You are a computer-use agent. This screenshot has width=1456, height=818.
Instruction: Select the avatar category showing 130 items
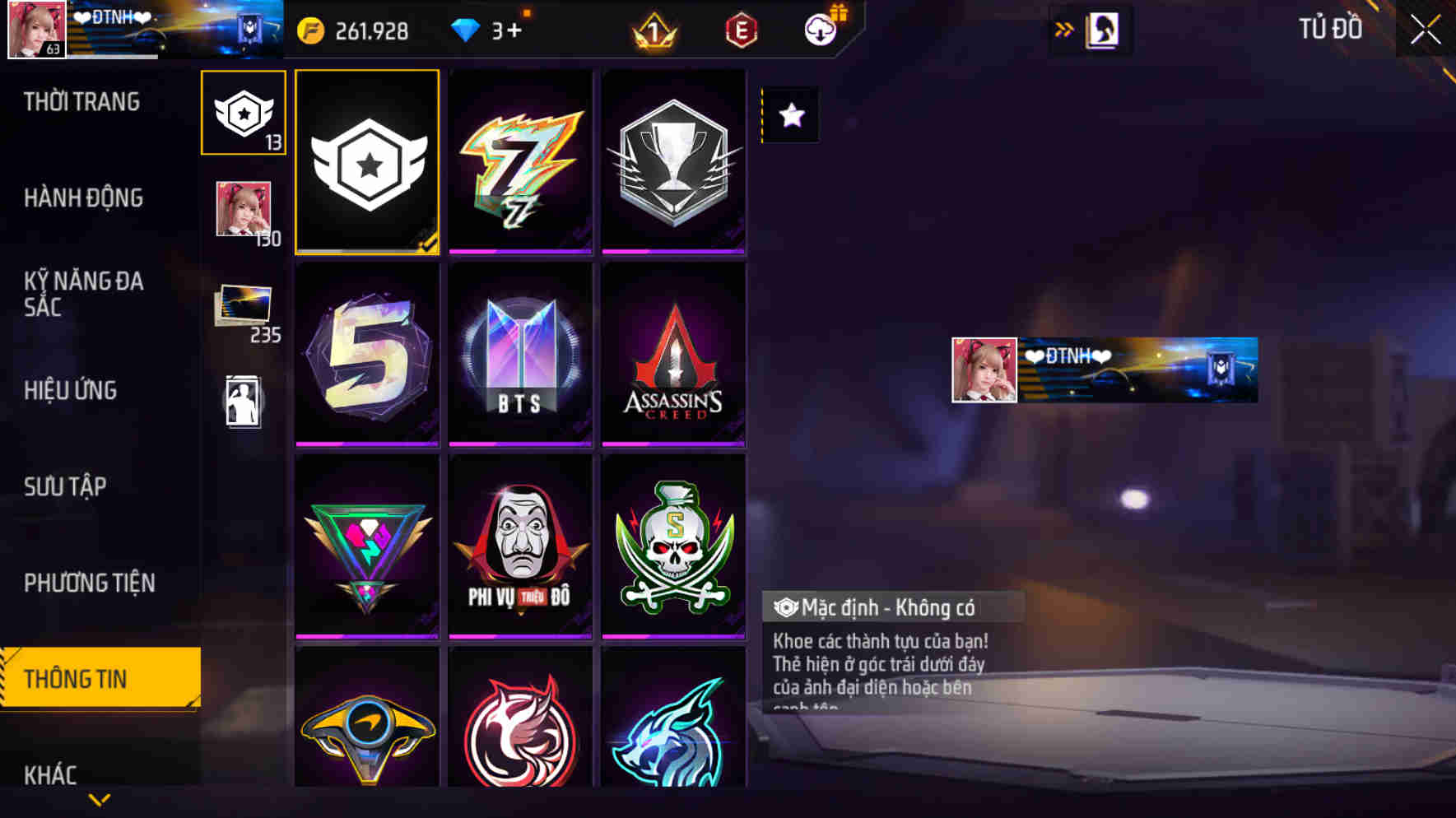tap(244, 211)
